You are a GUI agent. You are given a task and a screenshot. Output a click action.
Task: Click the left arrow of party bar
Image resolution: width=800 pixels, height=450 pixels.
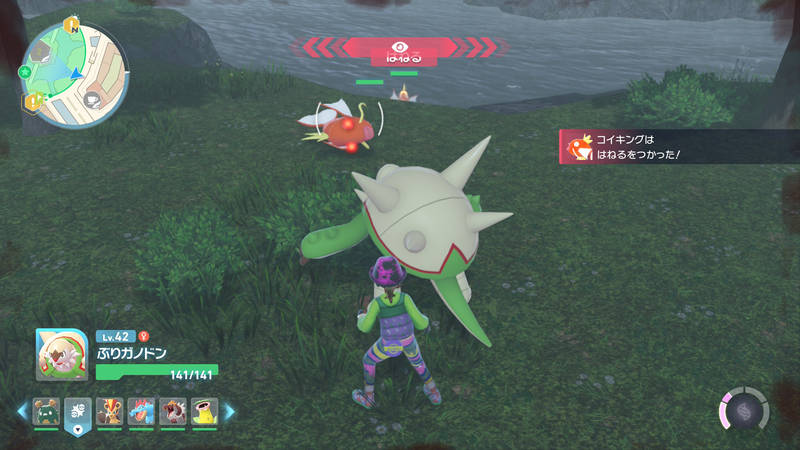(x=21, y=410)
